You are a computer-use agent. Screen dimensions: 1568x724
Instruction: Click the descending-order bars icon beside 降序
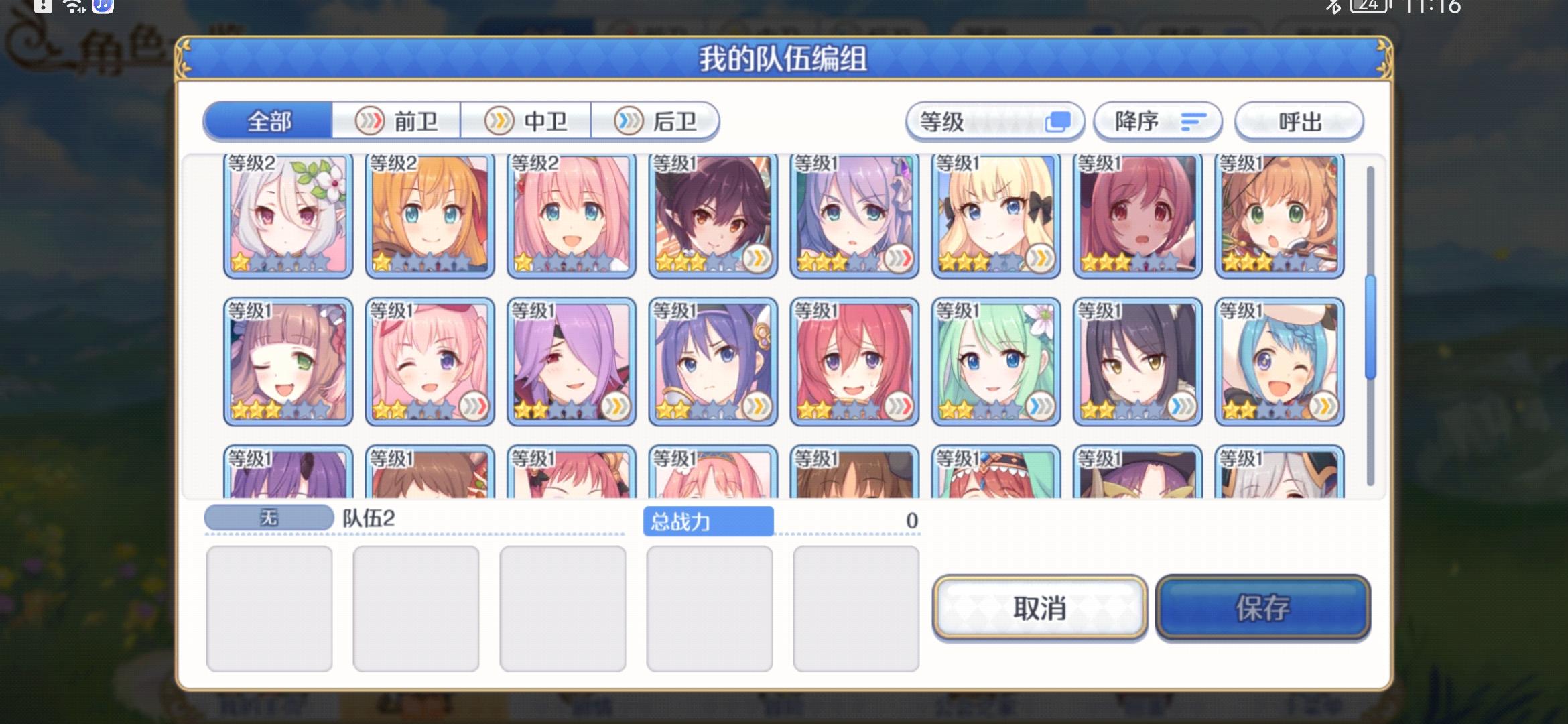coord(1193,122)
